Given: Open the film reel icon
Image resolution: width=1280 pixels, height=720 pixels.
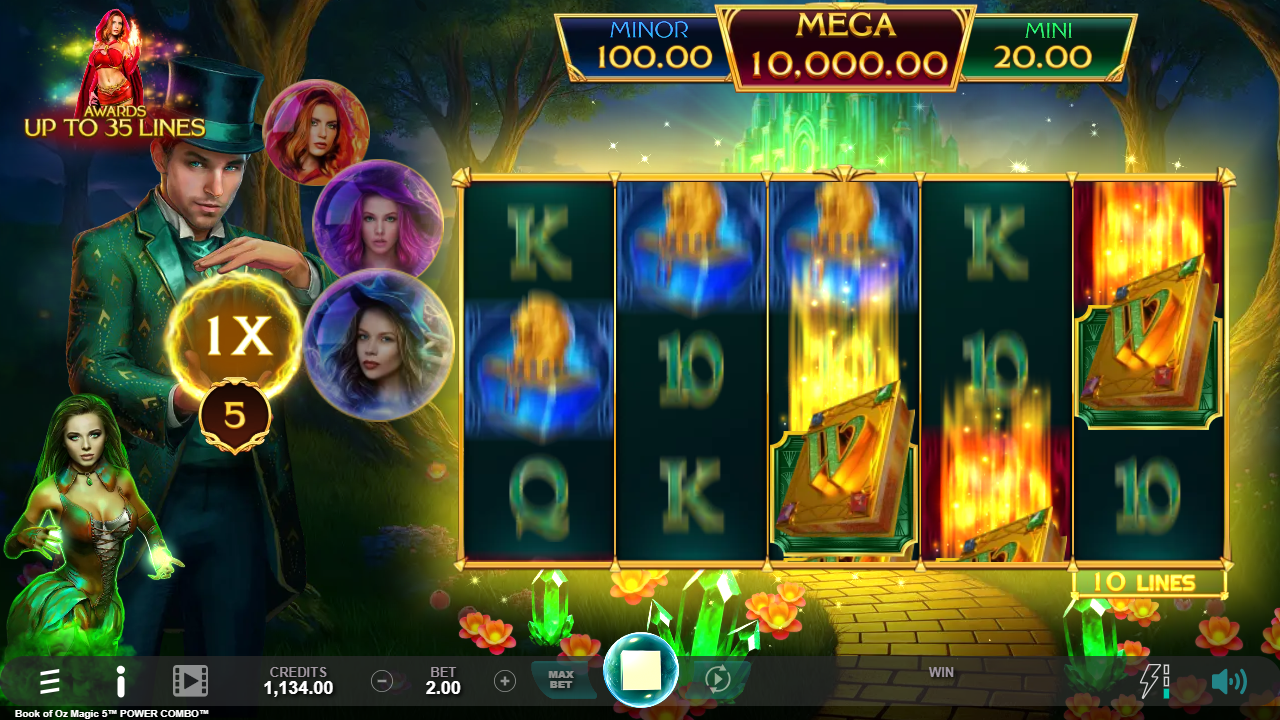Looking at the screenshot, I should coord(190,682).
